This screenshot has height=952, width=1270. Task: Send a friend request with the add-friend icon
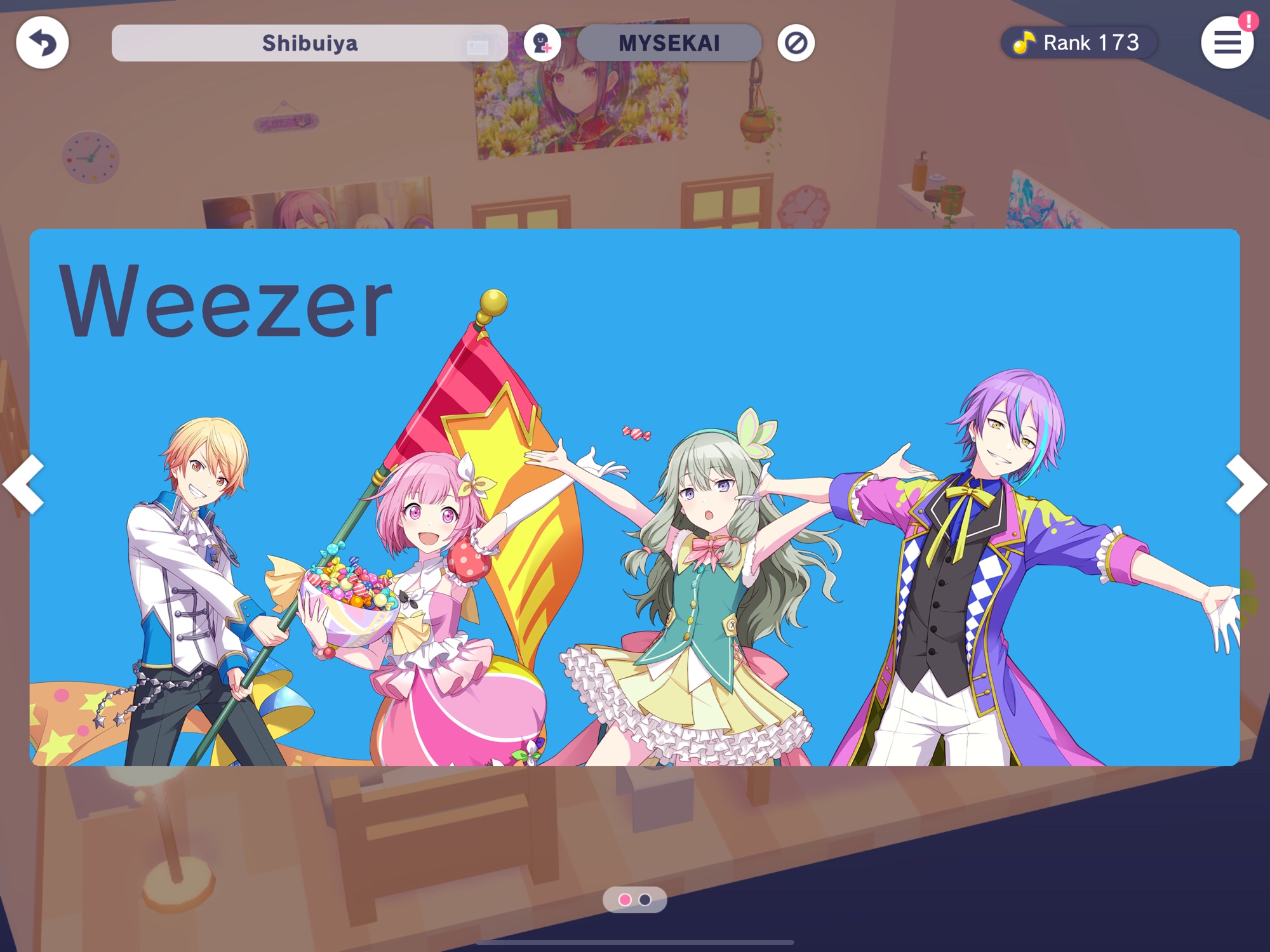coord(542,43)
